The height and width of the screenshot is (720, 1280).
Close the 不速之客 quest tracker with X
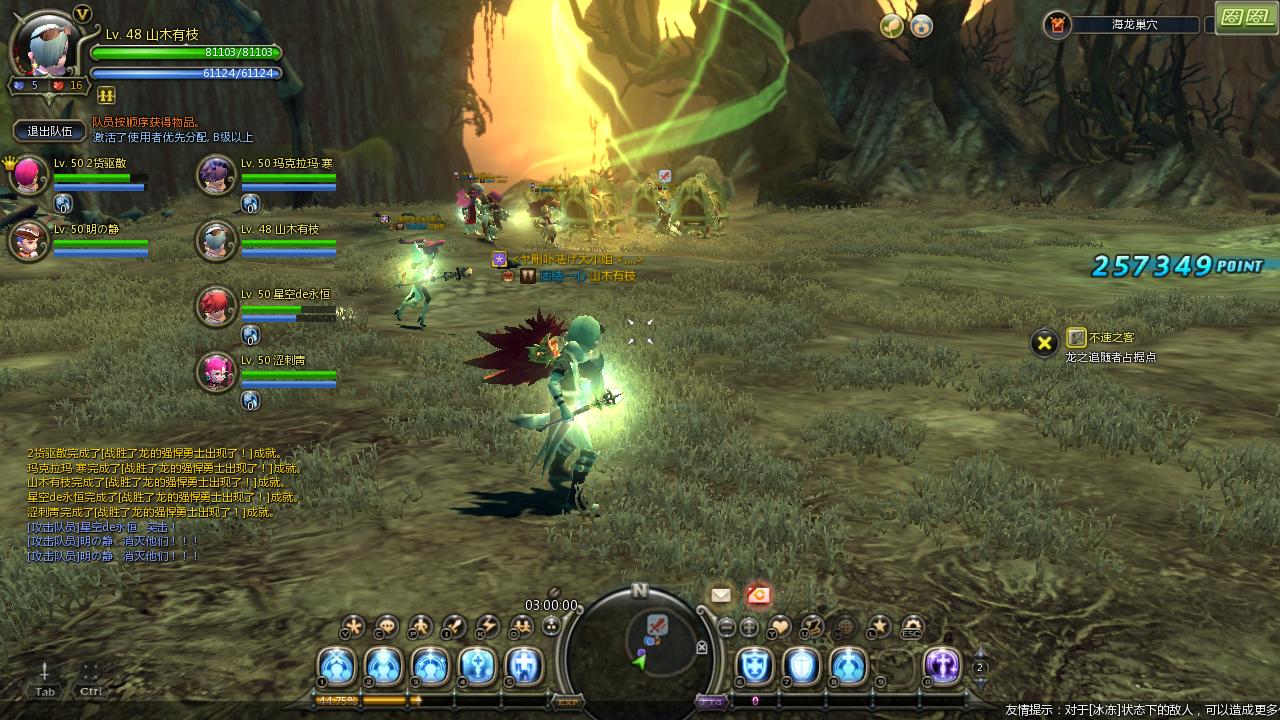click(x=1044, y=344)
